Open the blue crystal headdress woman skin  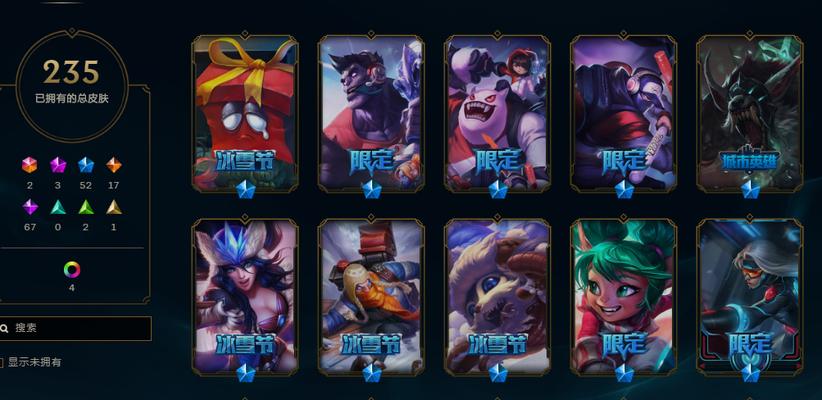click(x=245, y=295)
